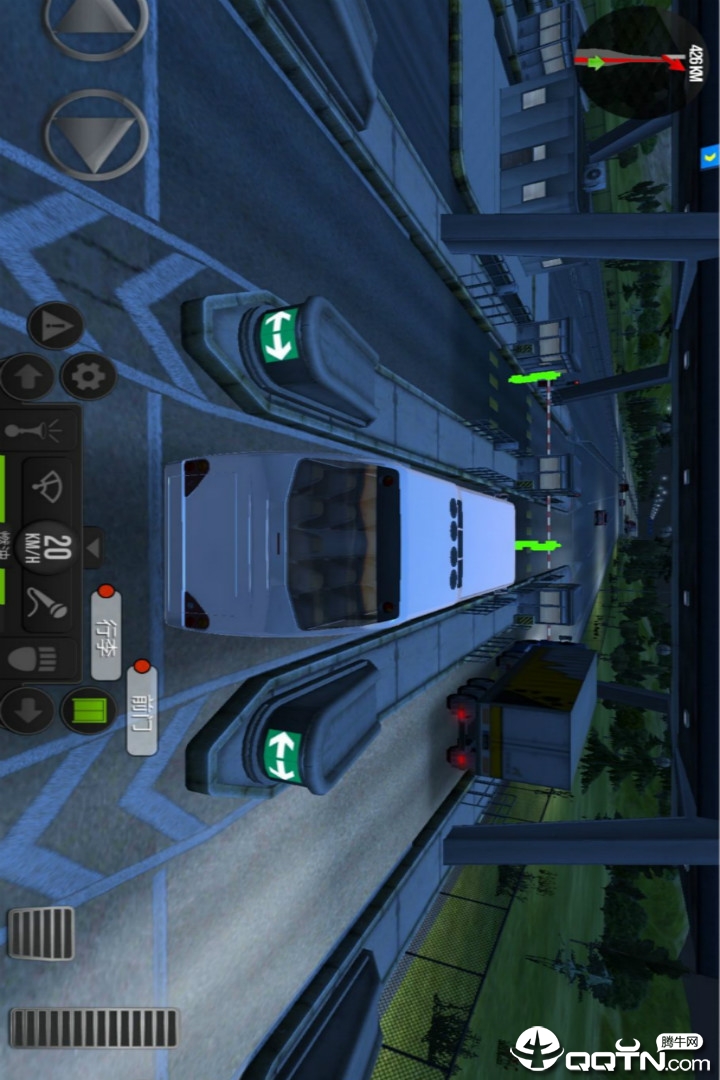Click the small triangle tab beside the speedometer
The height and width of the screenshot is (1080, 720).
pos(92,547)
